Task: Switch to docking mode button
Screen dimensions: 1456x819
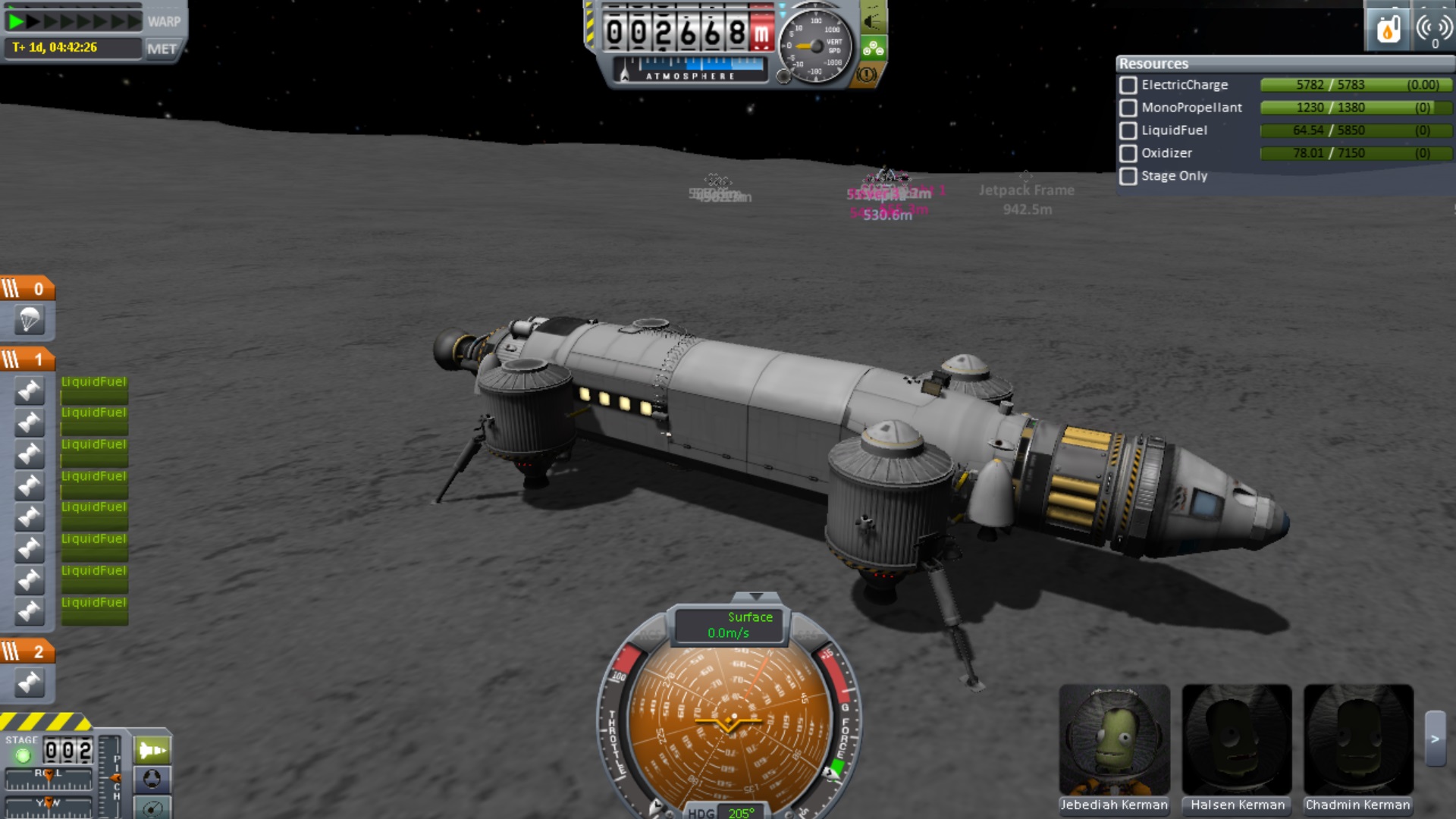Action: (x=152, y=779)
